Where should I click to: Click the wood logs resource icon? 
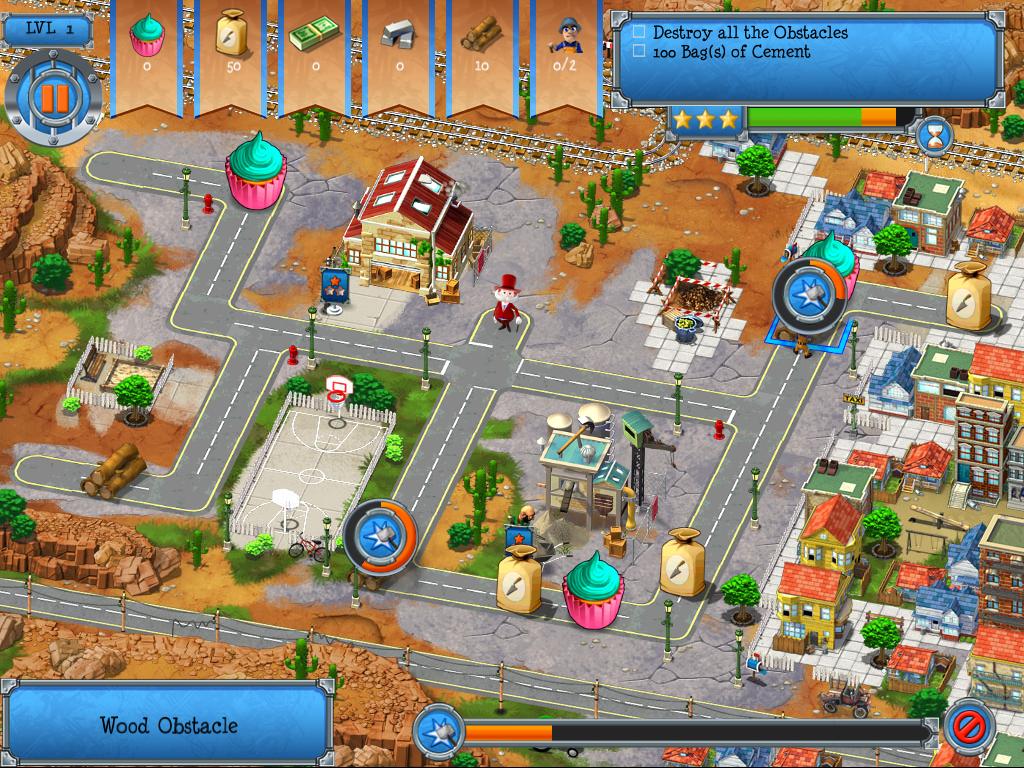coord(481,38)
